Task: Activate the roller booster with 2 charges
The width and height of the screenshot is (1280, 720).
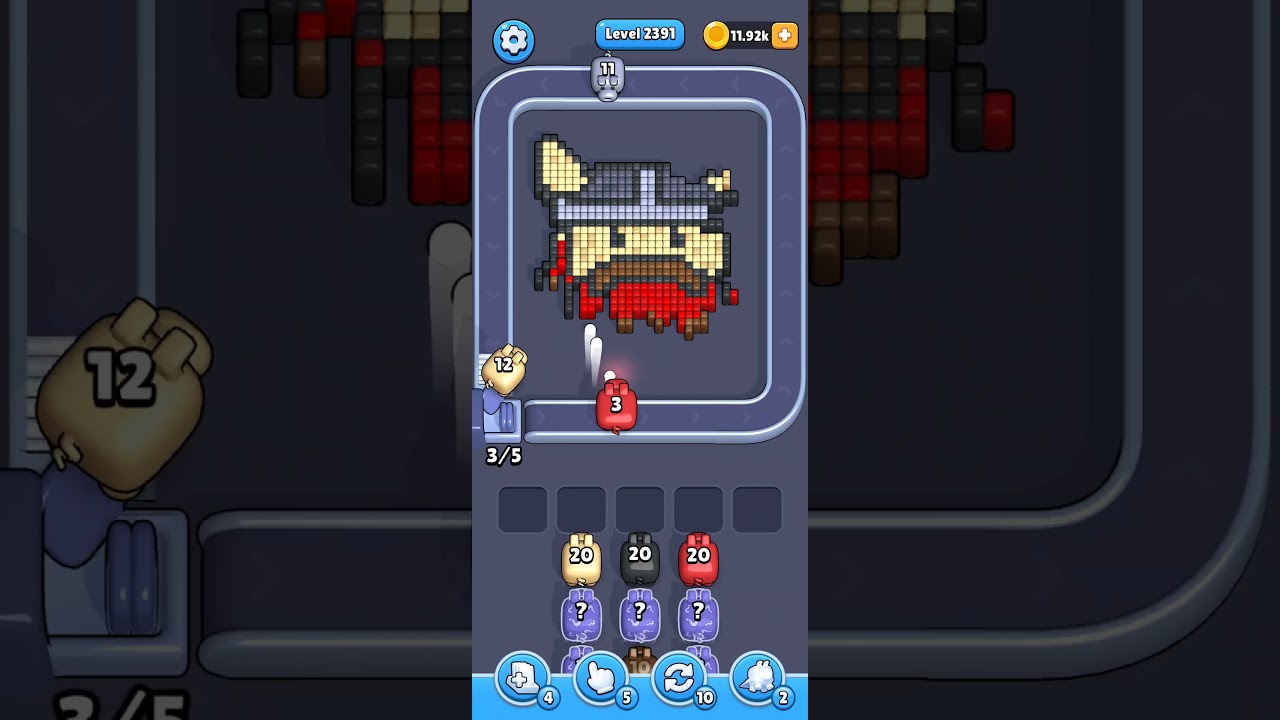Action: (757, 679)
